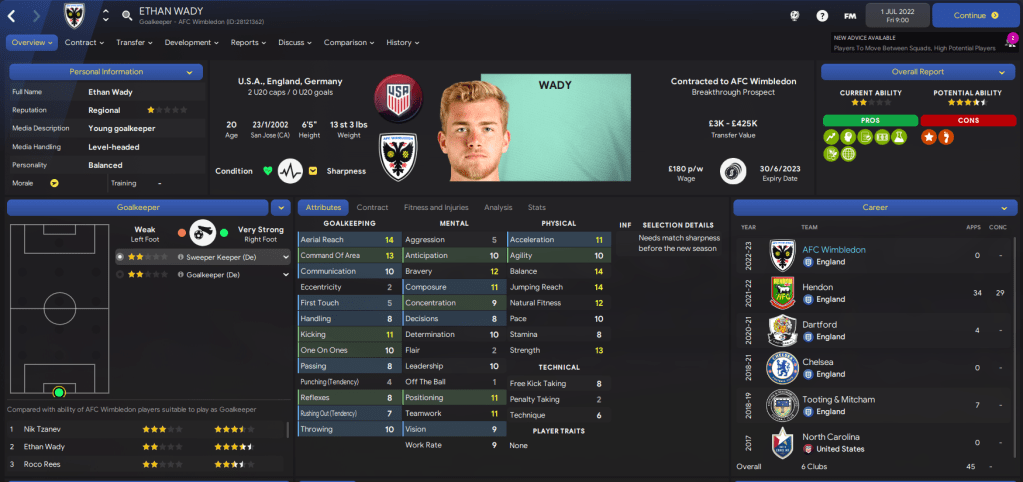Go back using the left arrow
The height and width of the screenshot is (482, 1023).
12,16
